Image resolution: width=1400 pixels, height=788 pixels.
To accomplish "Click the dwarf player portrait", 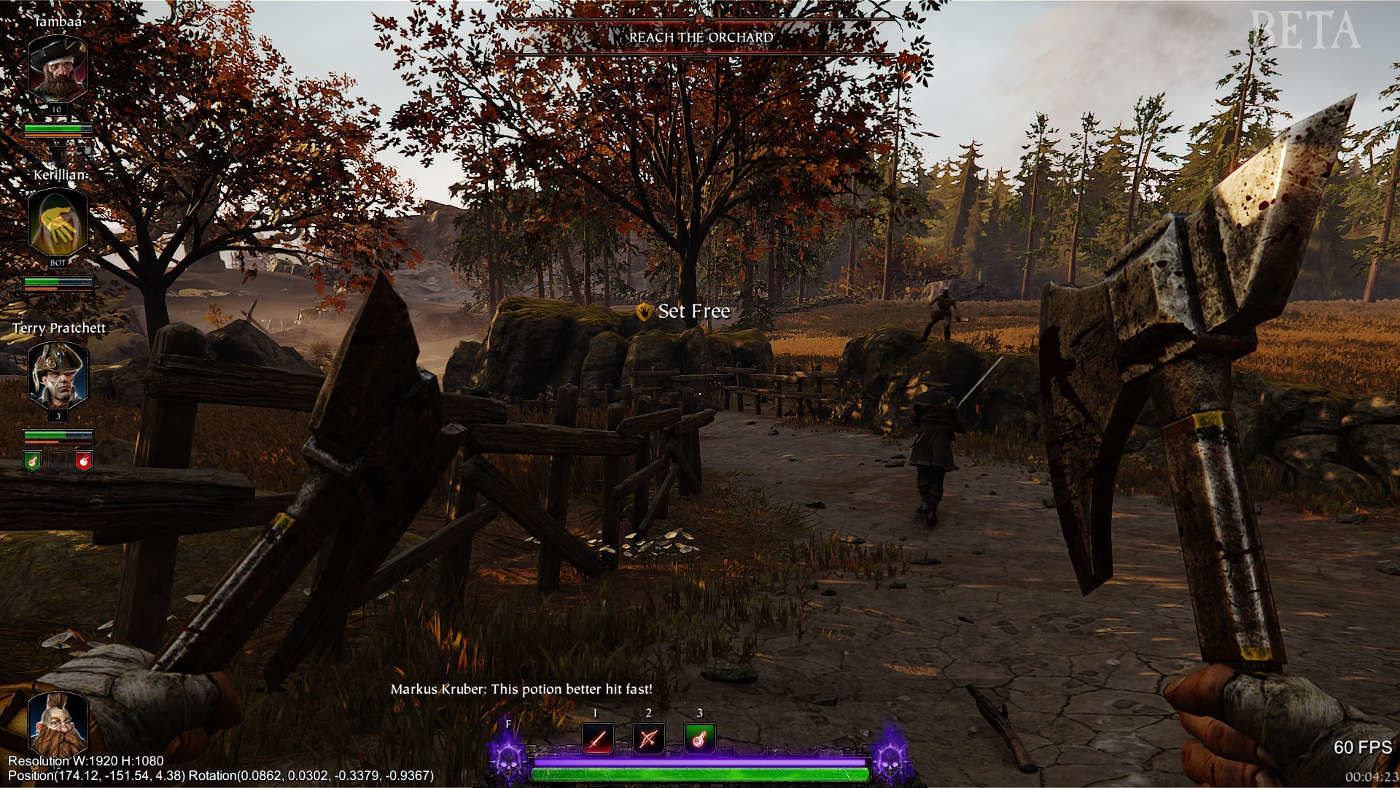I will click(x=58, y=722).
